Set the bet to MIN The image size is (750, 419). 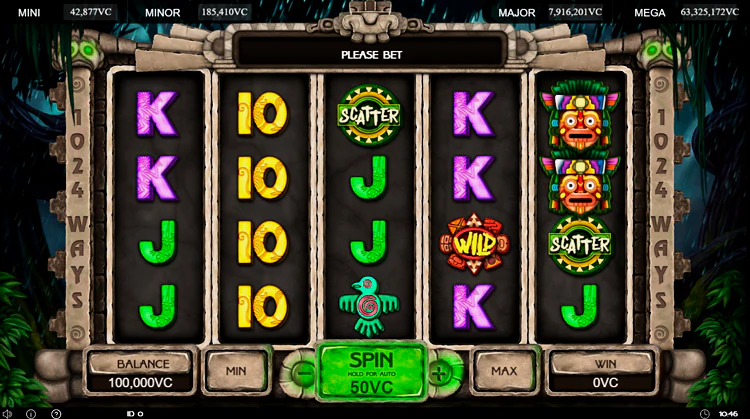236,370
